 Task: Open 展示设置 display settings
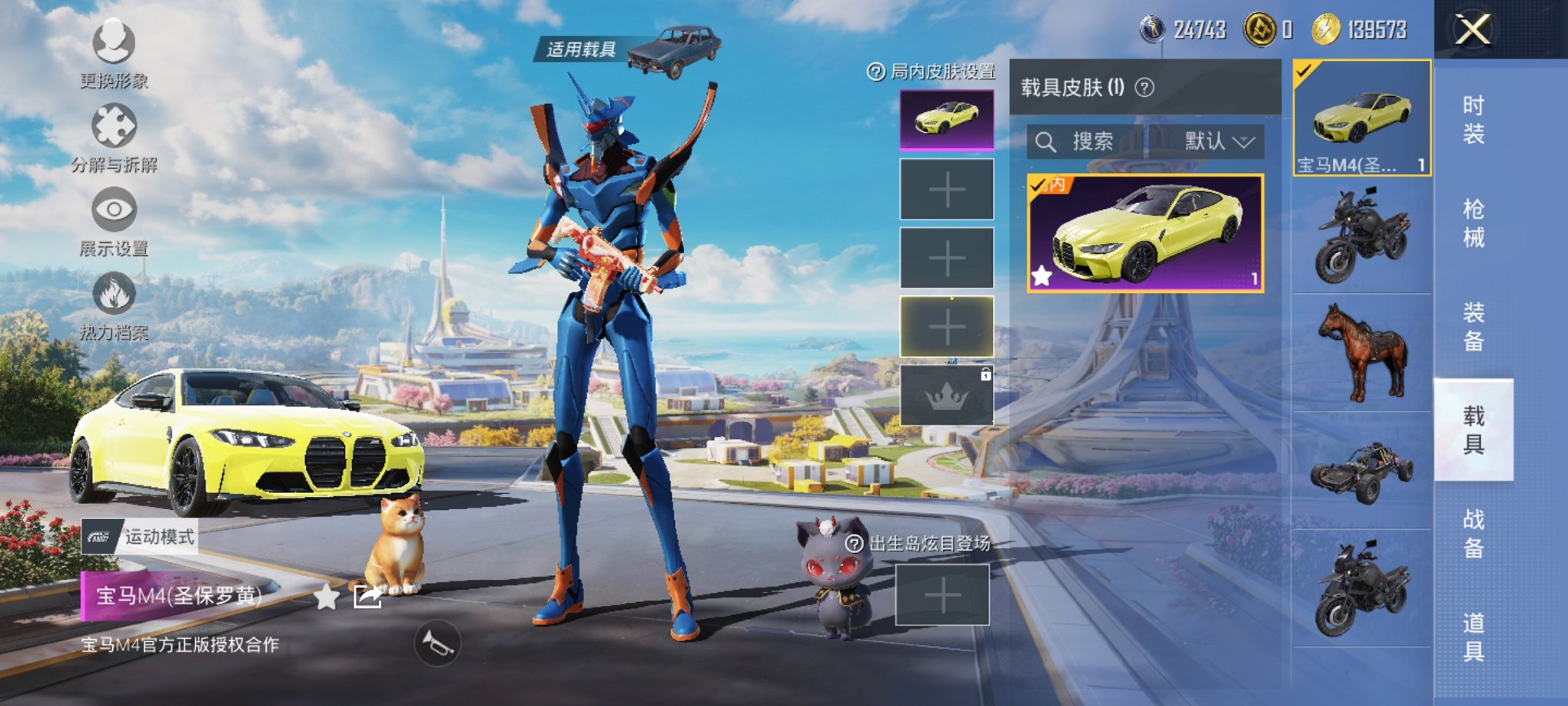point(114,211)
